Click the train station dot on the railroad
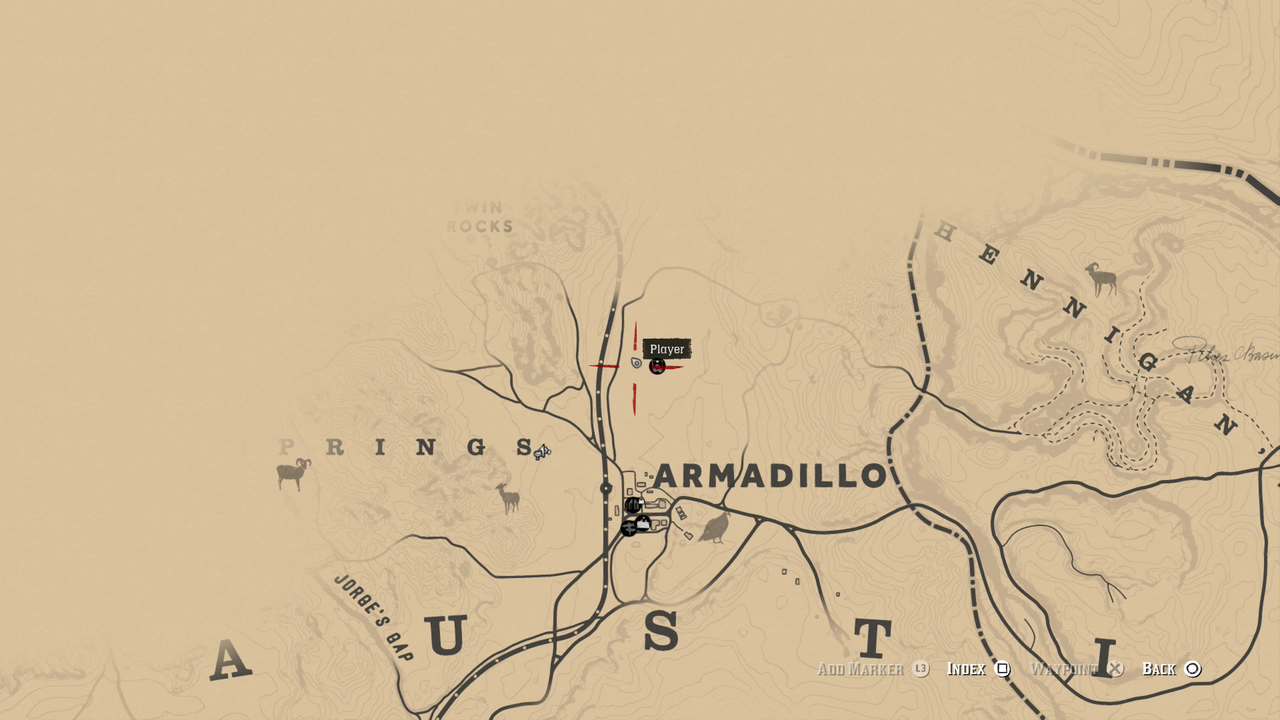The height and width of the screenshot is (720, 1280). click(605, 487)
